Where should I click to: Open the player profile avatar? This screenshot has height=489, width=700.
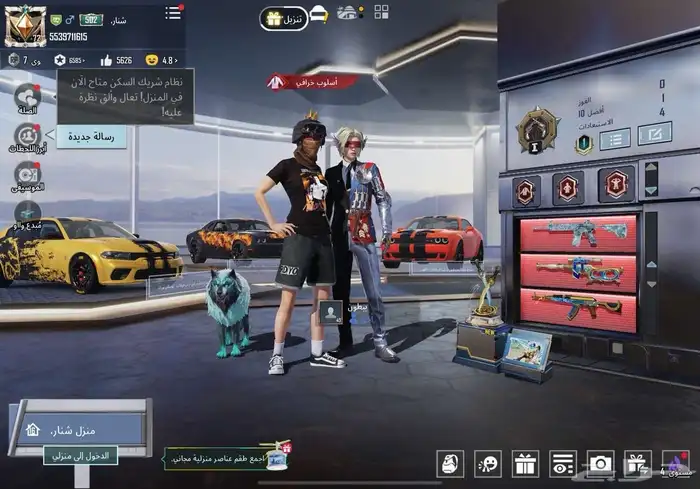26,25
